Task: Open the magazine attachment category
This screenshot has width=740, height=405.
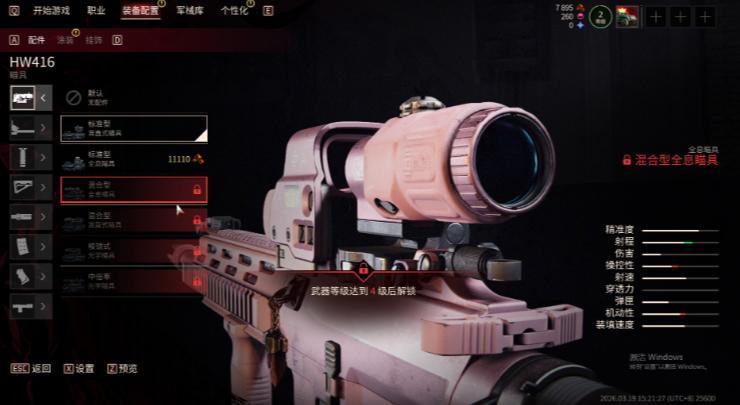Action: pyautogui.click(x=22, y=246)
